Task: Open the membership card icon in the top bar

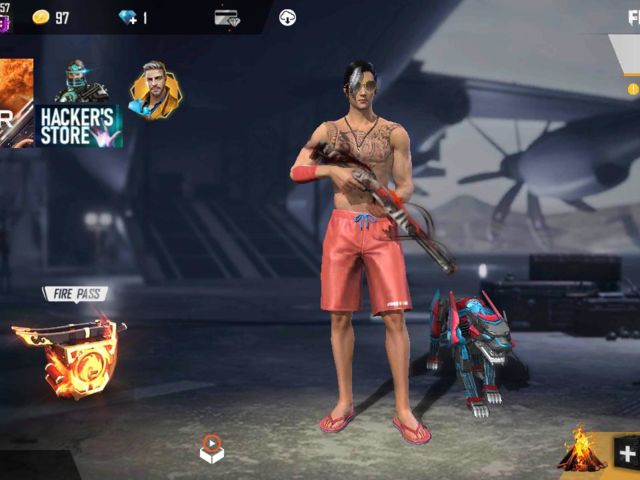Action: 227,17
